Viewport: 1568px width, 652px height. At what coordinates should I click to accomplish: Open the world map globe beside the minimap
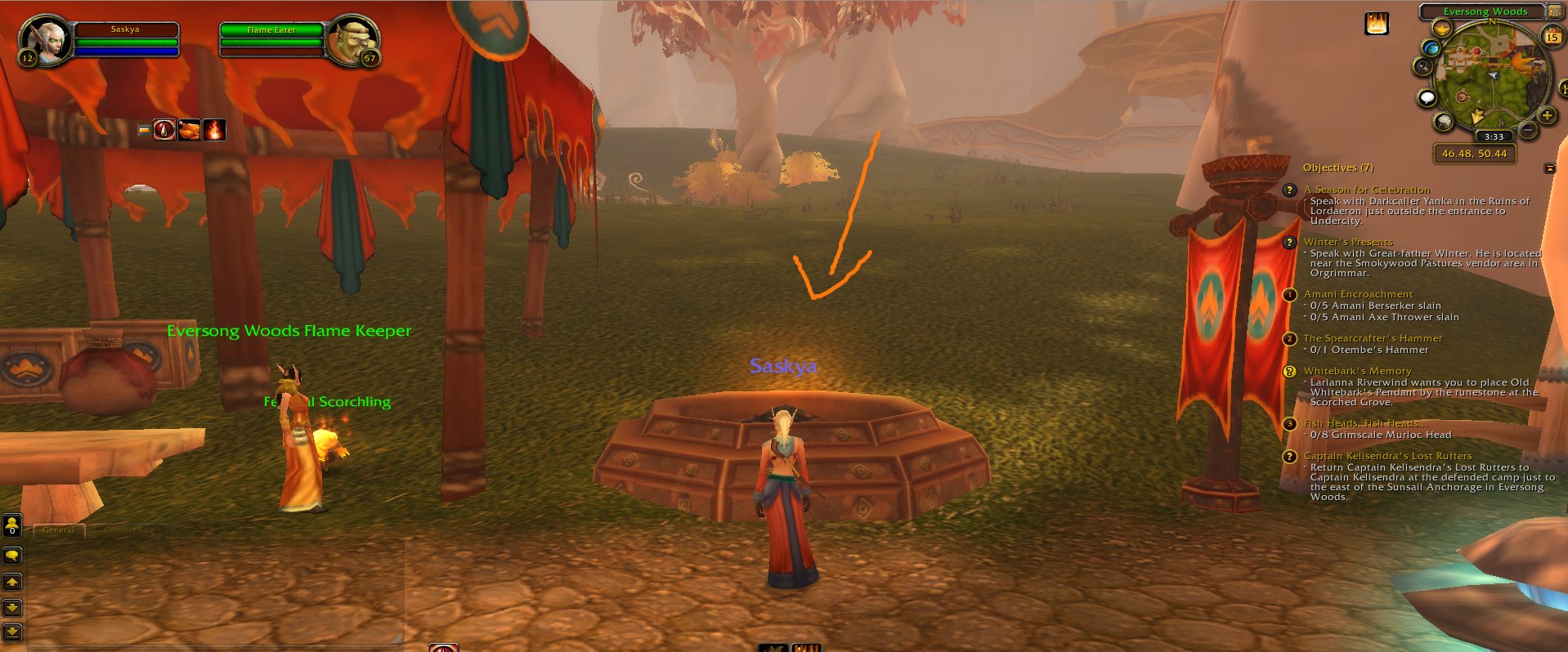[1431, 49]
